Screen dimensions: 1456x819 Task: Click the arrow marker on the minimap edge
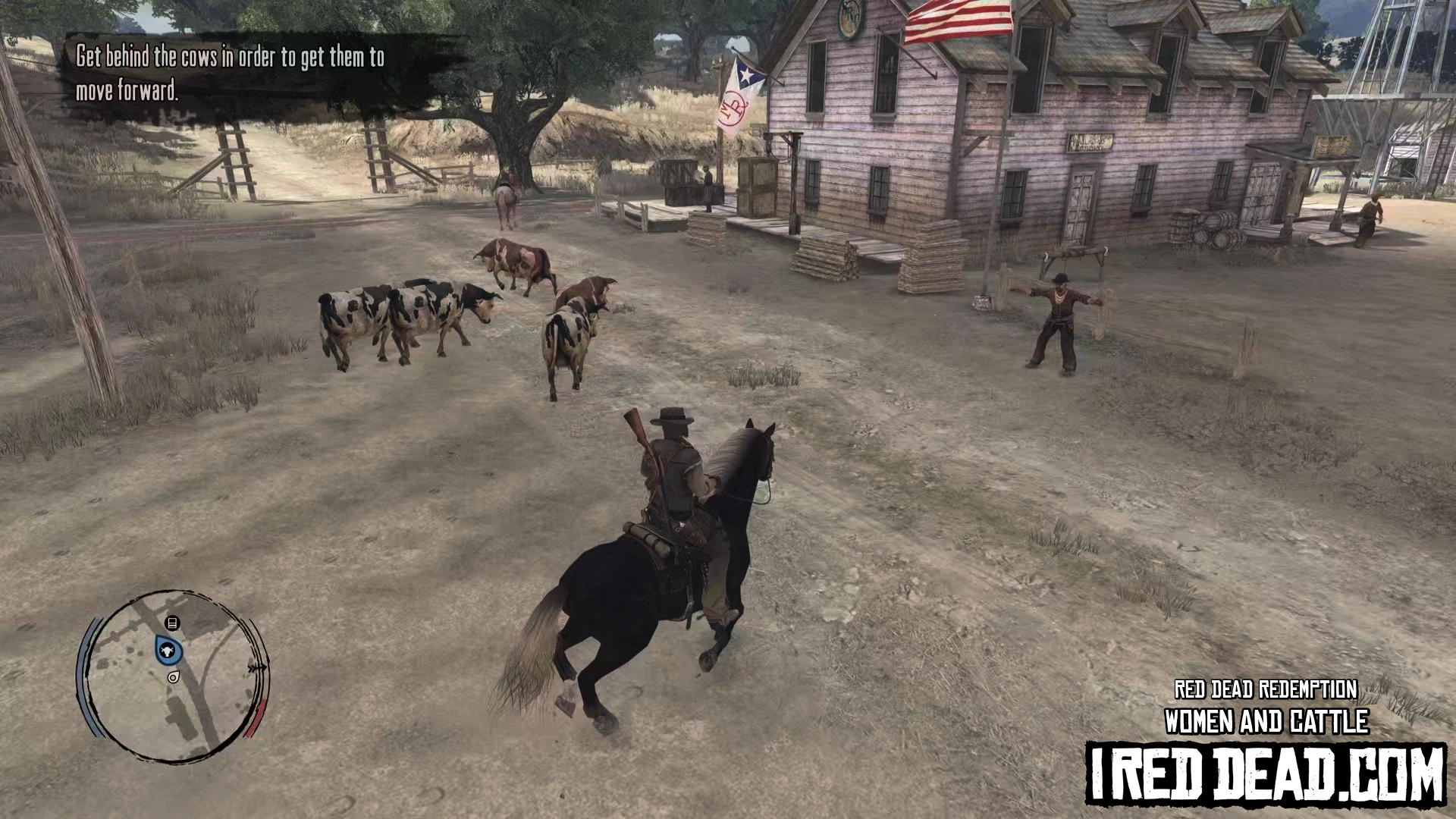click(256, 668)
